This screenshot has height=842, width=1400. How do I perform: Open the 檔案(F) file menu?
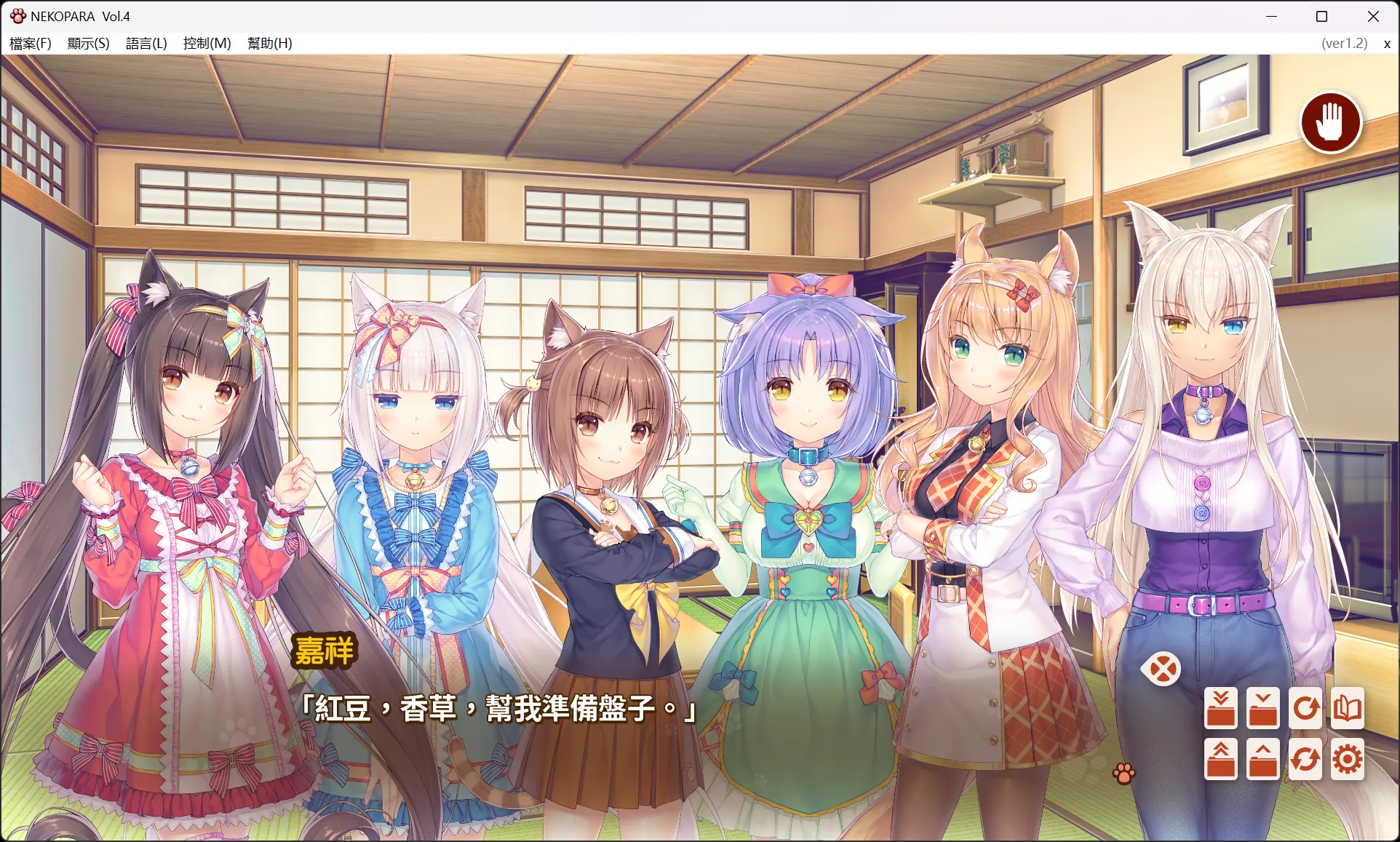[30, 43]
